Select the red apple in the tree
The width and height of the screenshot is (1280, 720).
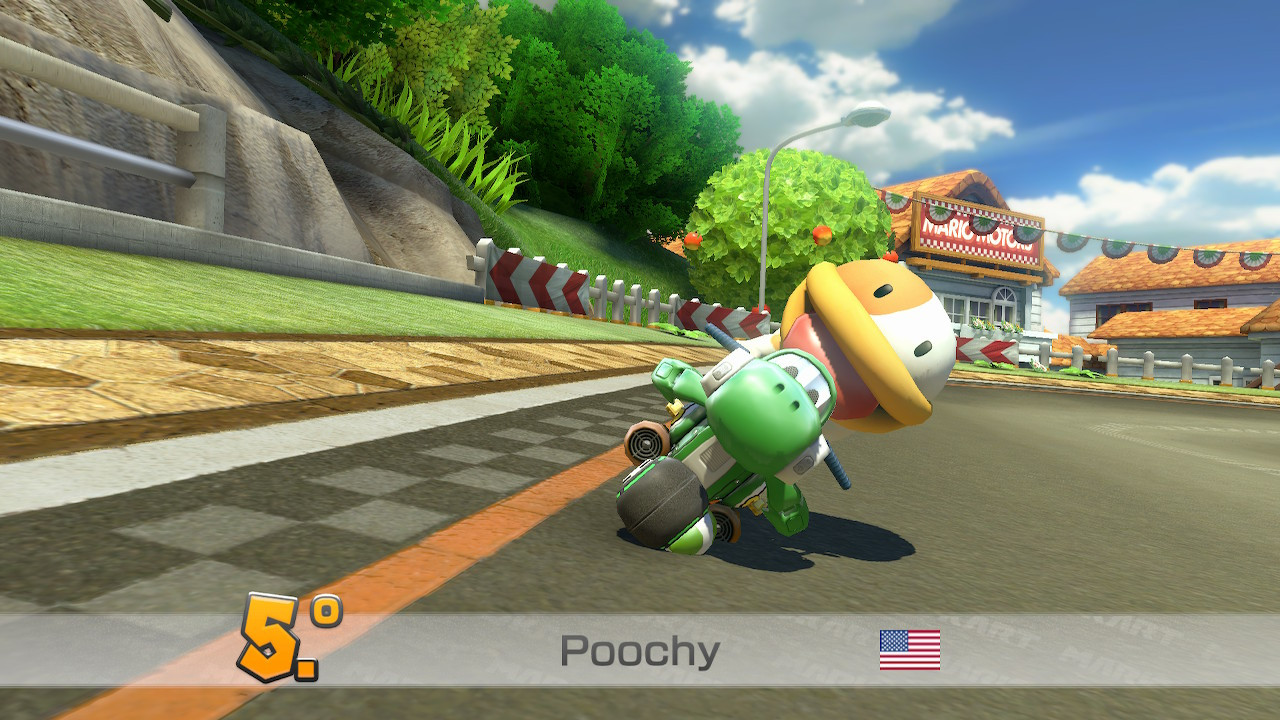(823, 235)
